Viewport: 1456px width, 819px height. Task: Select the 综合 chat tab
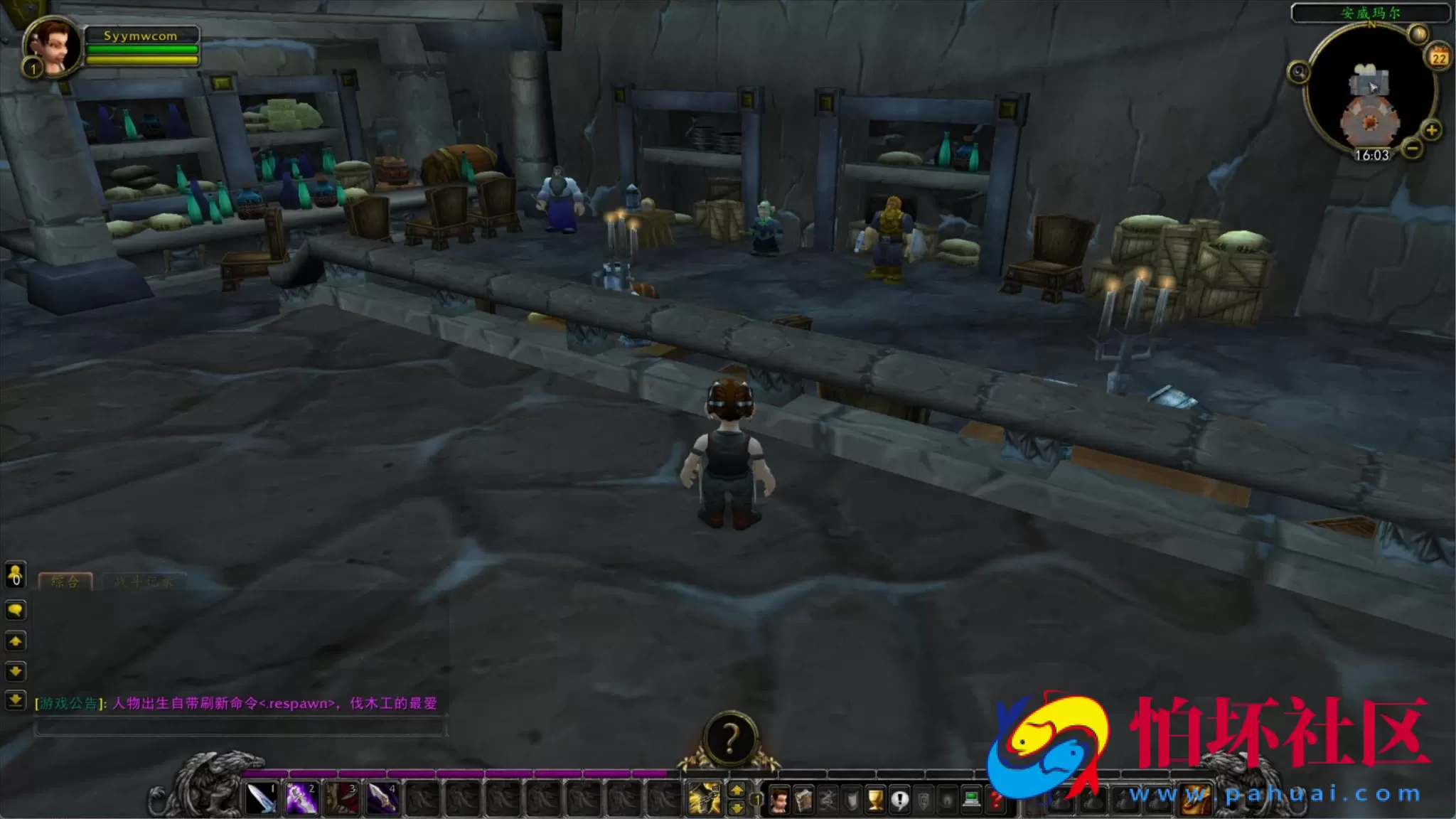(65, 581)
